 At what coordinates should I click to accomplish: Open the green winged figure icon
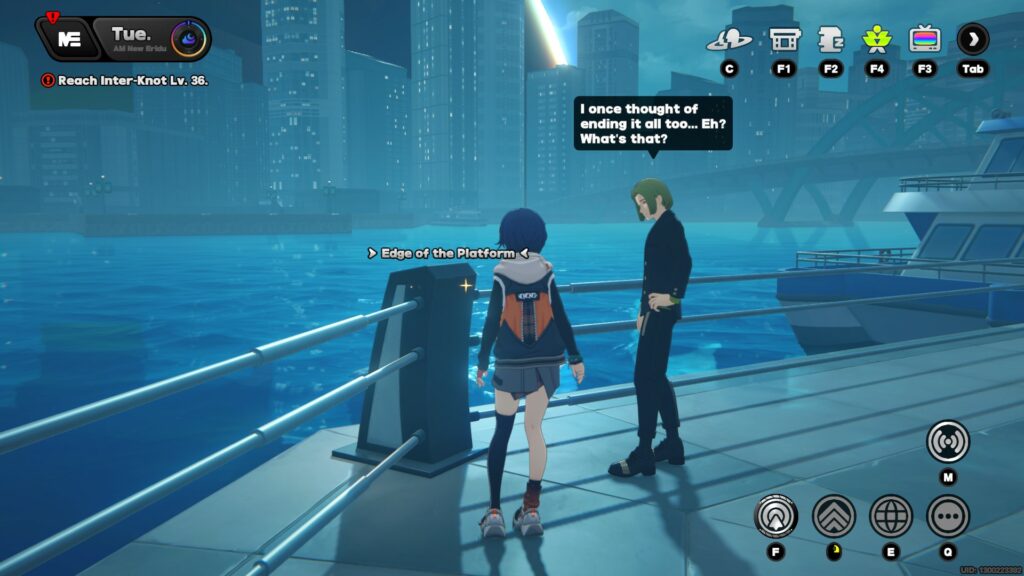point(877,40)
